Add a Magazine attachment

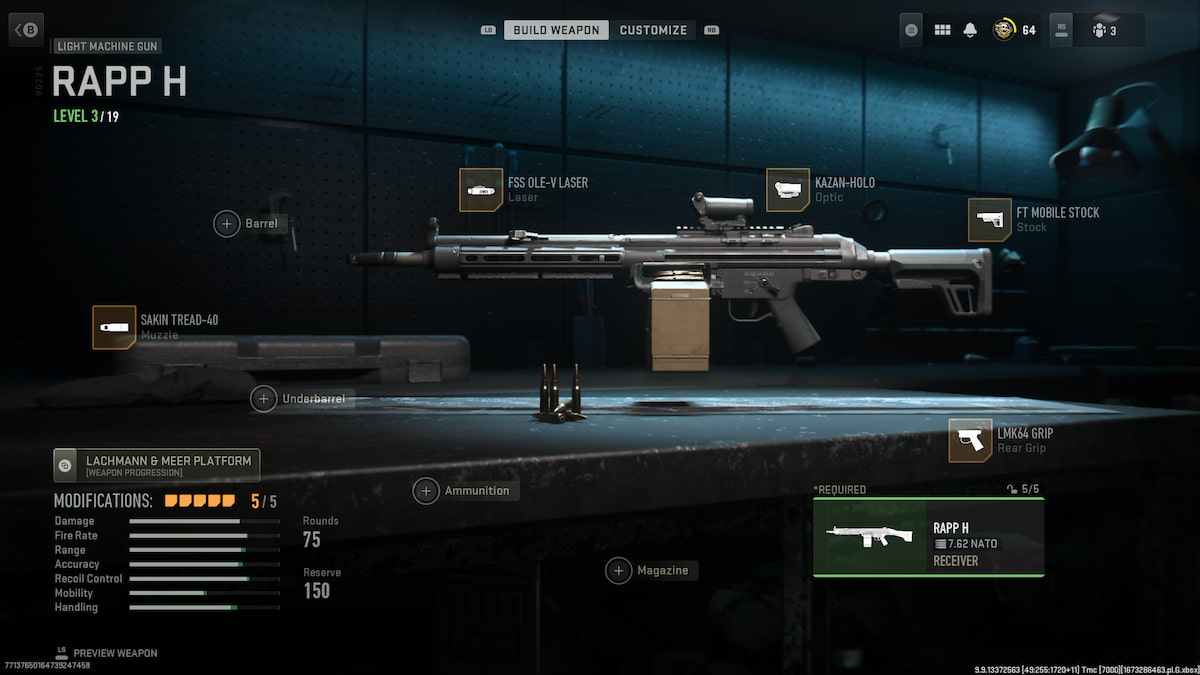click(x=619, y=570)
